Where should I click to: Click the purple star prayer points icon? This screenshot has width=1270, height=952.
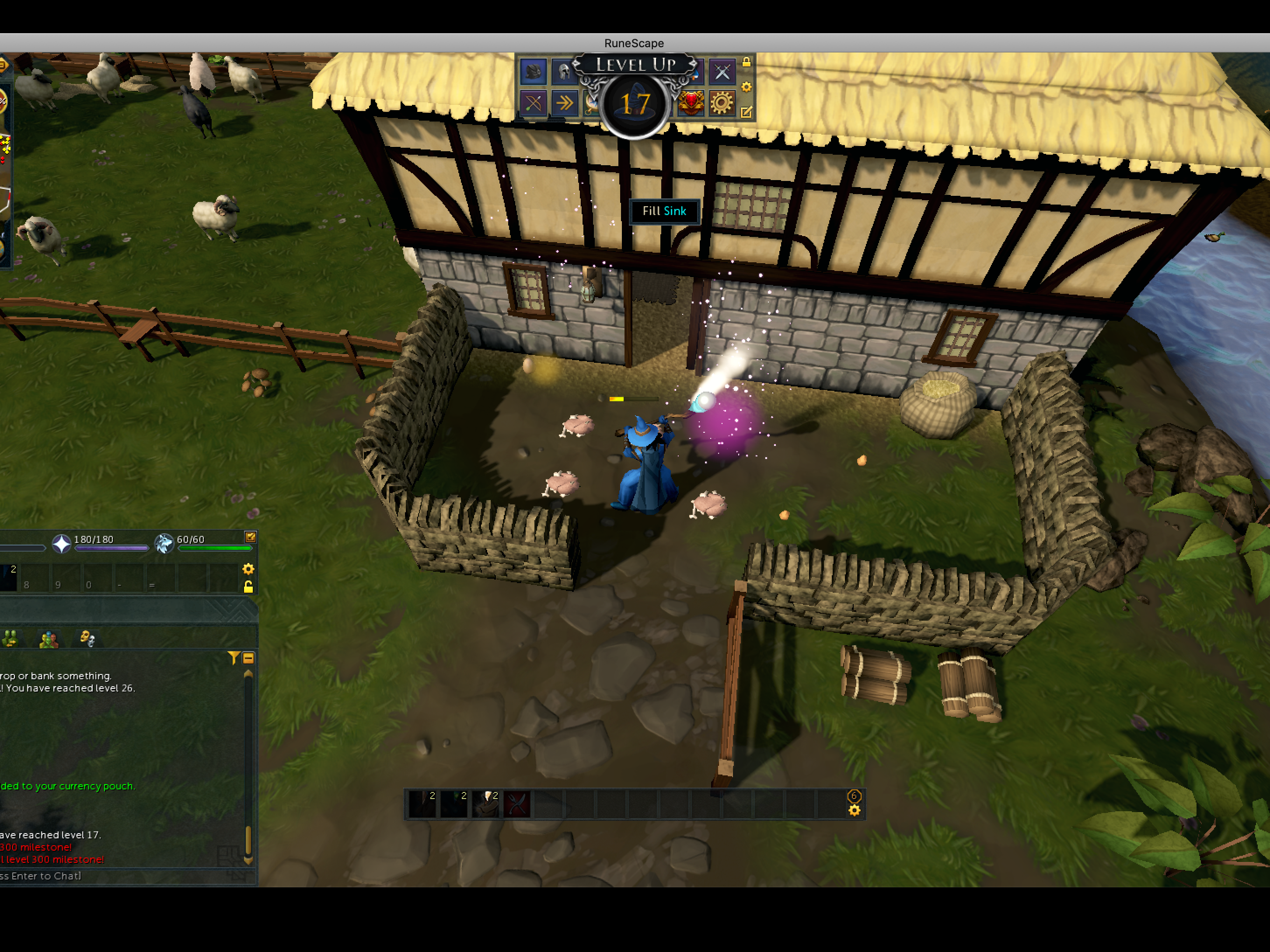coord(61,543)
